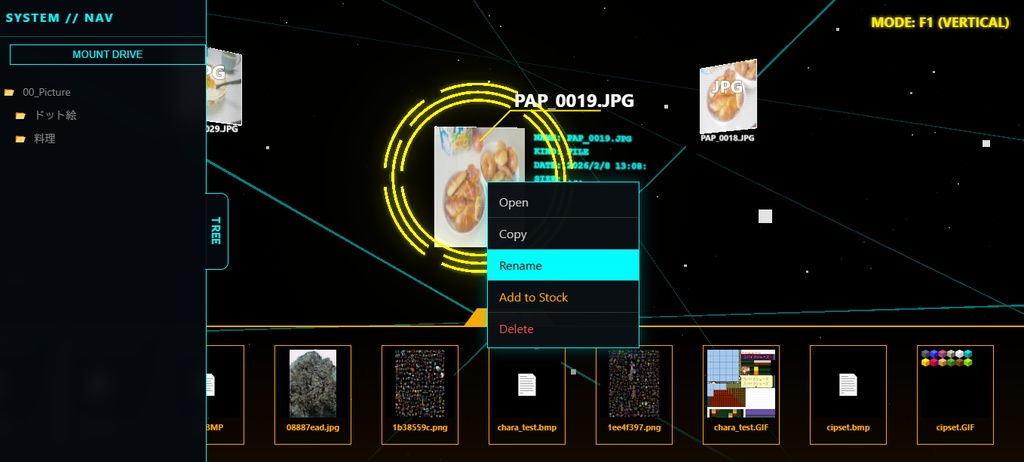Pick the chara_test.bmp stock item

point(527,384)
